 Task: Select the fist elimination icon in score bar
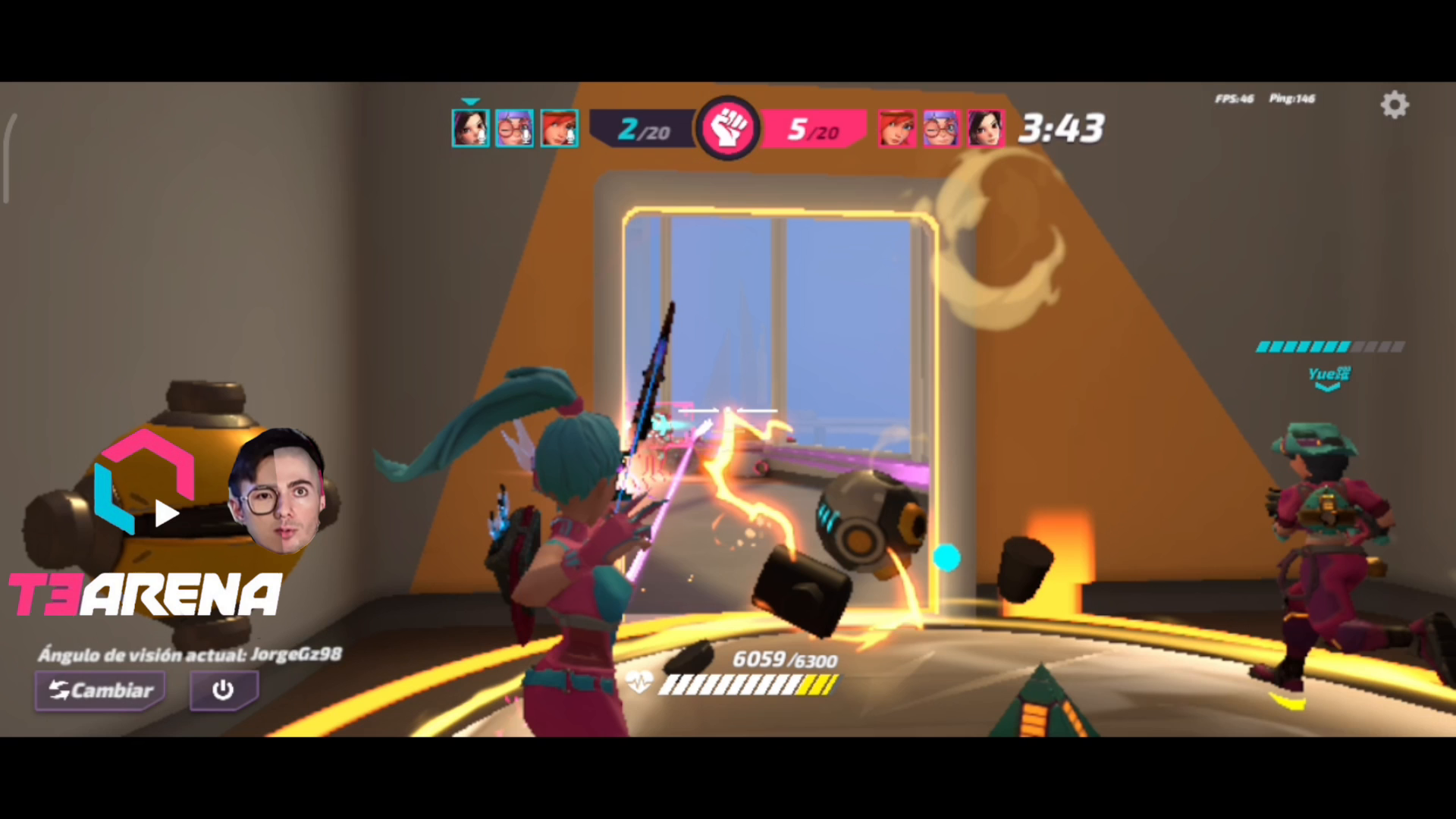[x=727, y=127]
